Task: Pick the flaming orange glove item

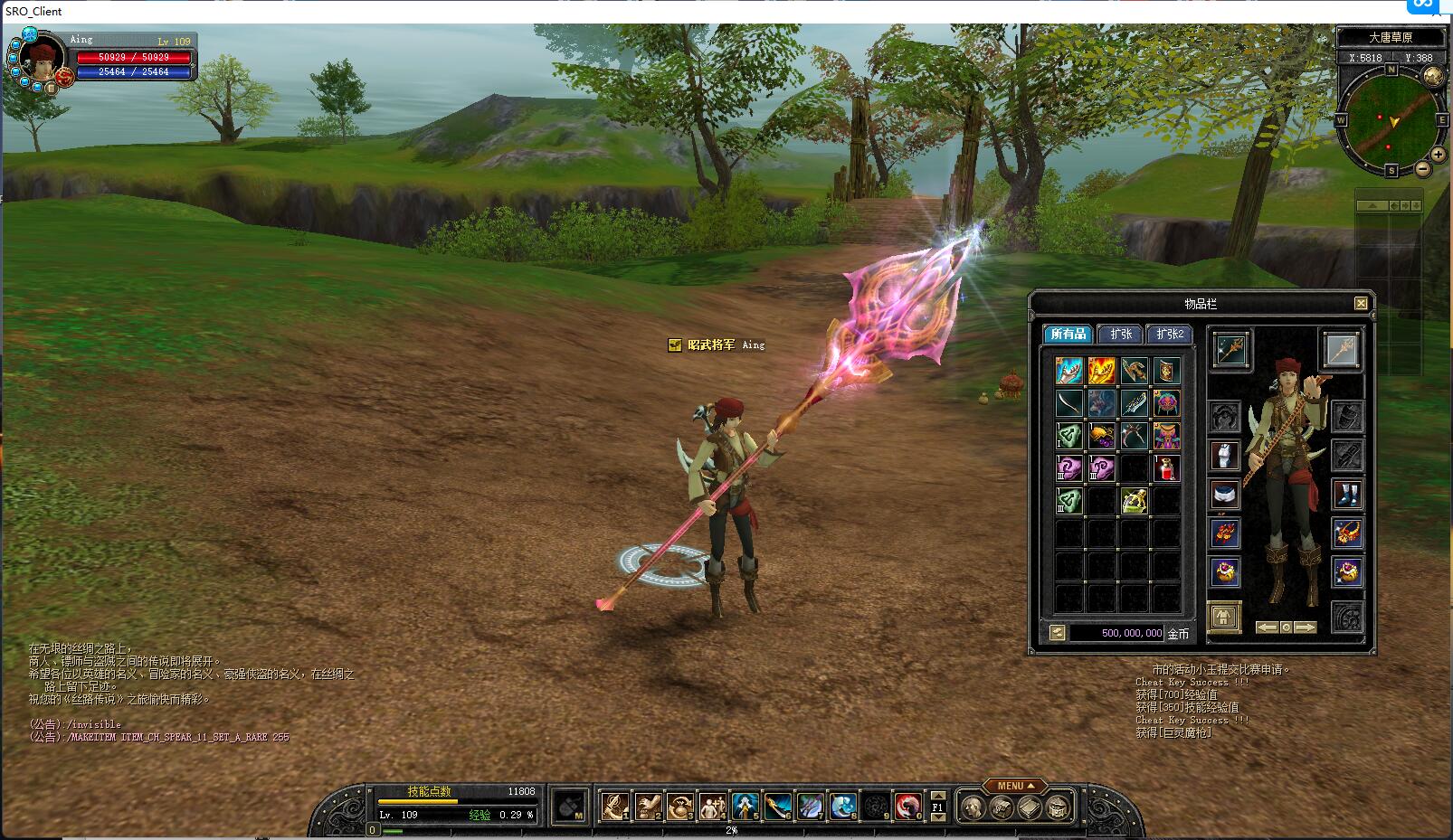Action: [x=1101, y=371]
